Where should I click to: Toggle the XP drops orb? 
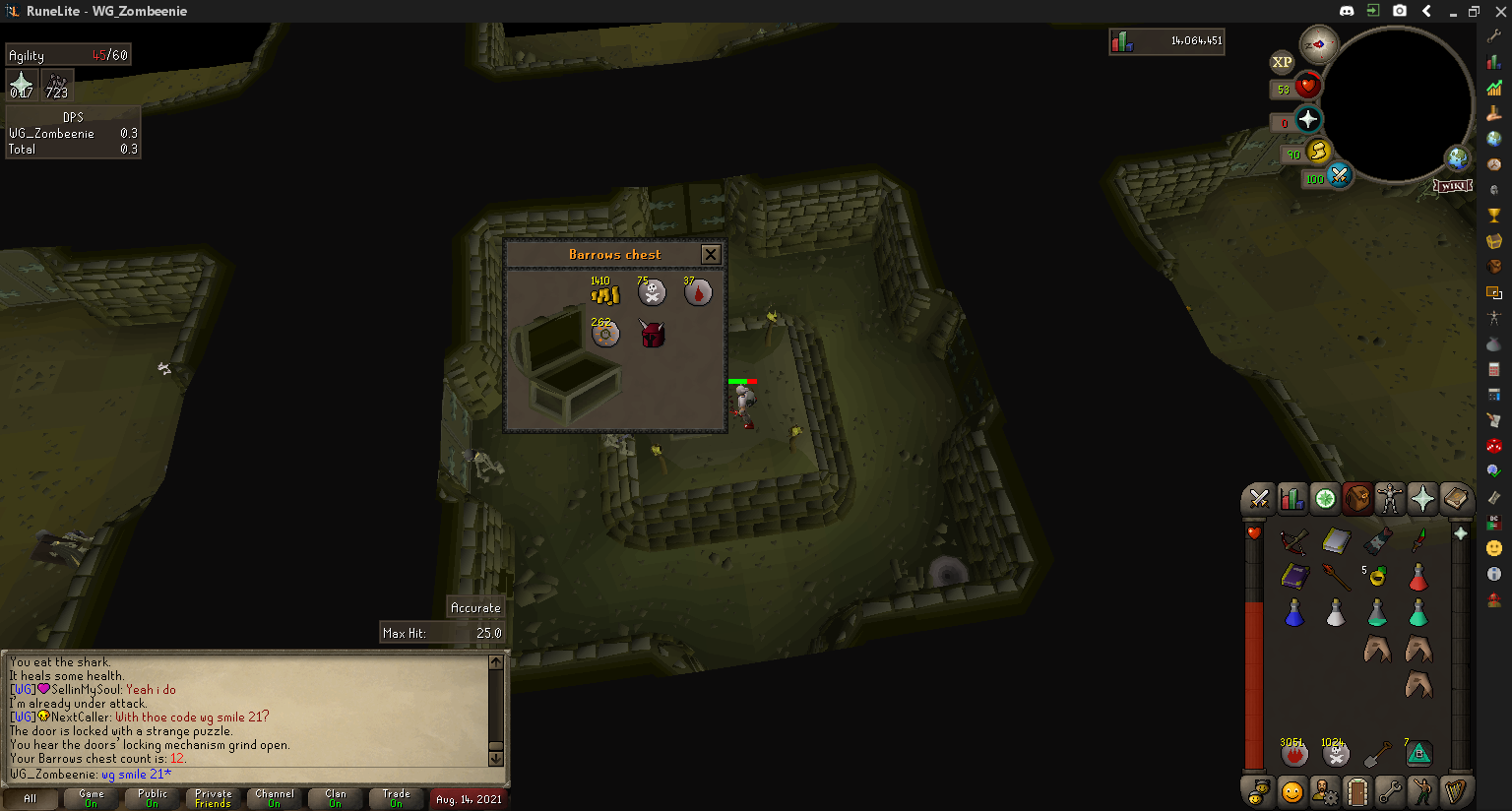pyautogui.click(x=1282, y=62)
